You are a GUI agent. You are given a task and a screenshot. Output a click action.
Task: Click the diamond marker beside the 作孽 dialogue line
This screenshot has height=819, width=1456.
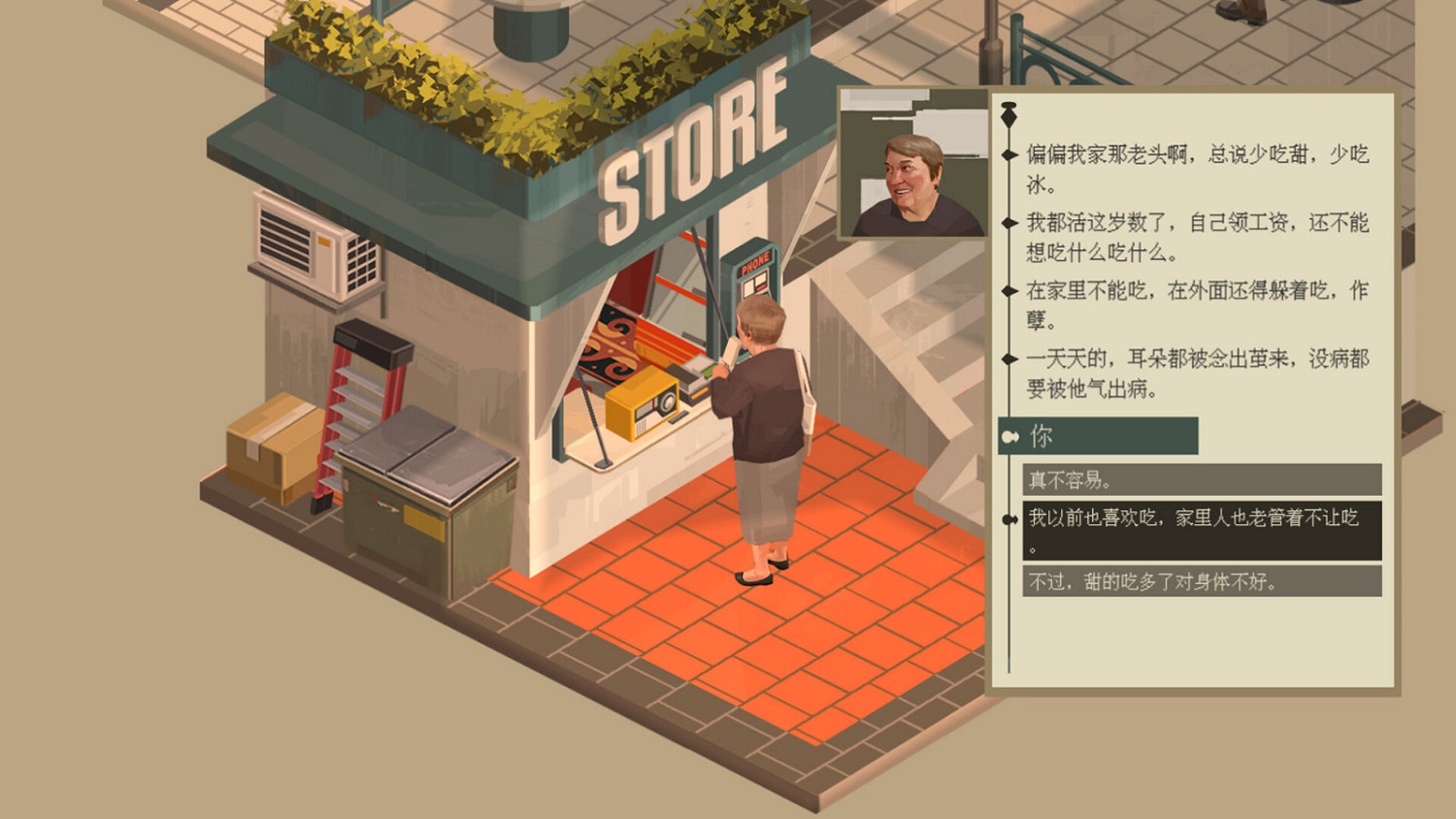tap(1008, 290)
